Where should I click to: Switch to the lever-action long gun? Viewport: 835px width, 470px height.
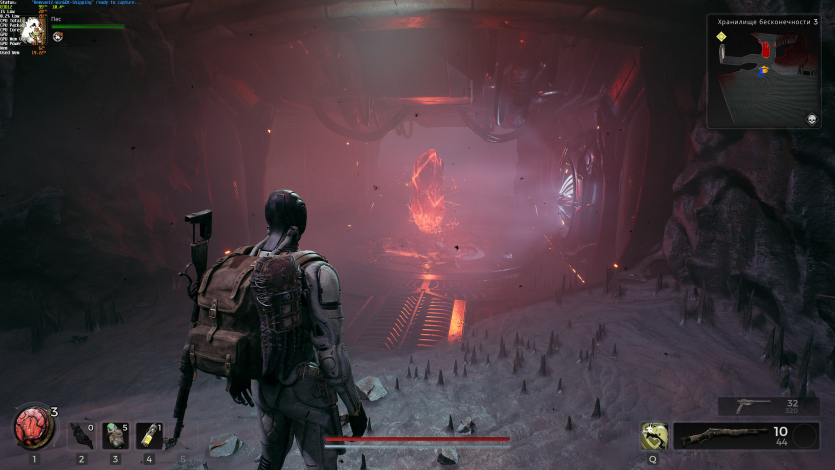pyautogui.click(x=746, y=436)
